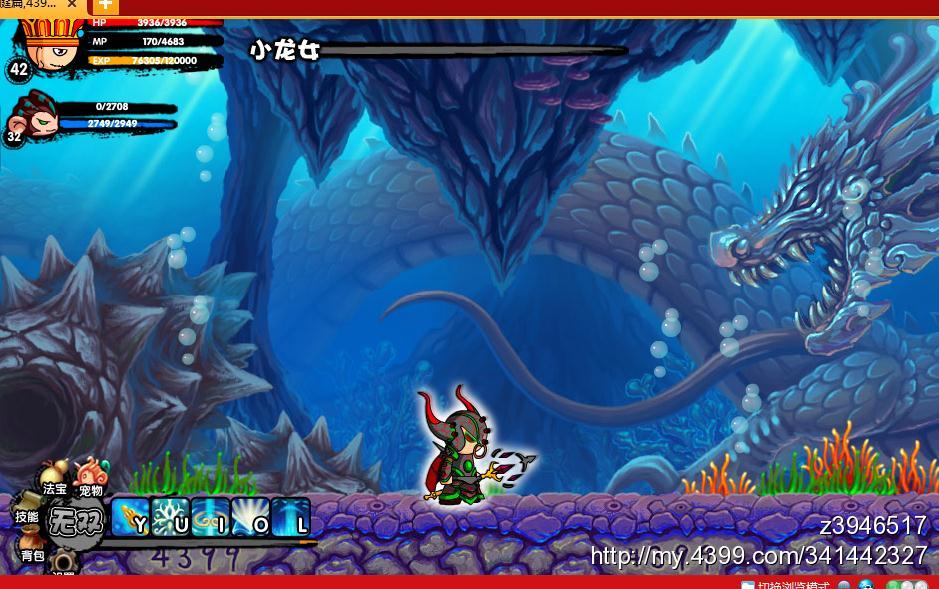This screenshot has height=589, width=939.
Task: Cast the frost snowflake skill (U)
Action: click(x=170, y=517)
